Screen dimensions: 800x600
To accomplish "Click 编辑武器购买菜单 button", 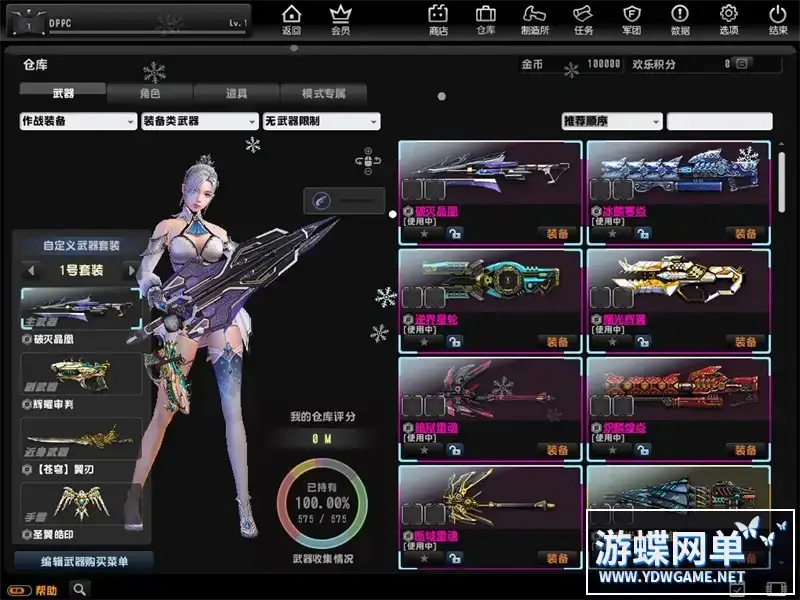I will pyautogui.click(x=83, y=561).
